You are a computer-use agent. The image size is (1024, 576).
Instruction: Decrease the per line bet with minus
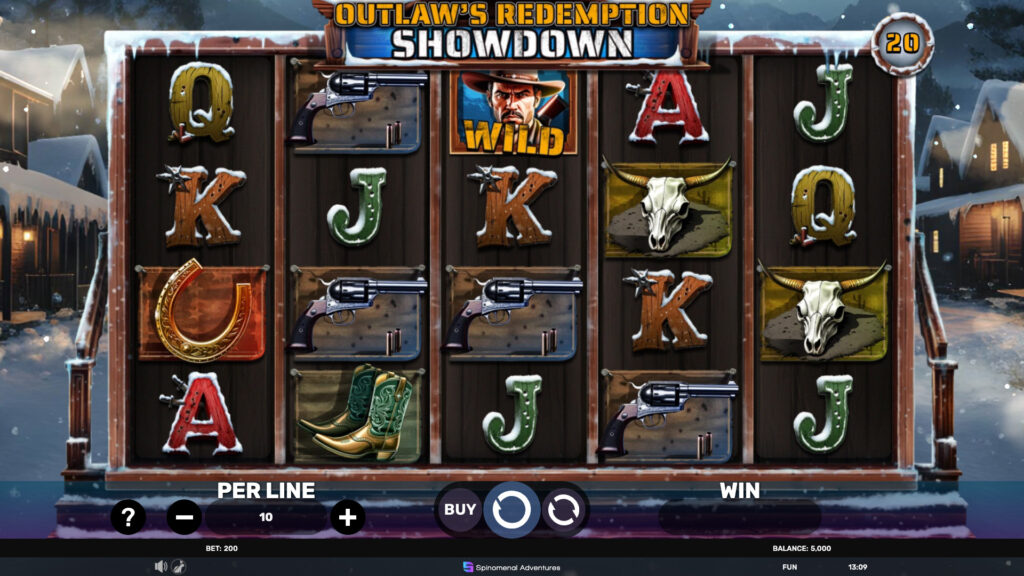coord(184,517)
